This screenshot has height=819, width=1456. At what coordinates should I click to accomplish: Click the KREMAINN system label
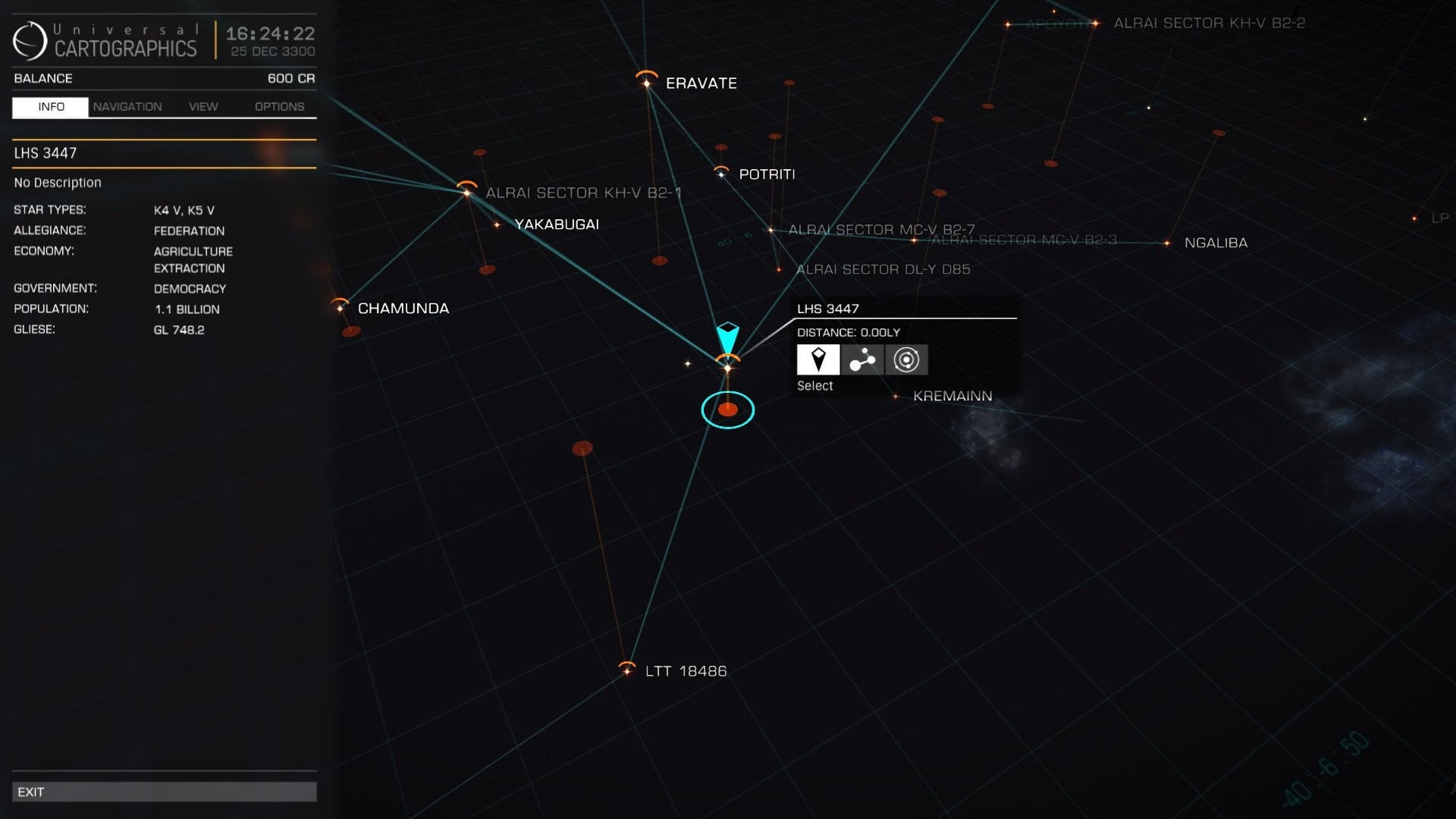(x=952, y=395)
